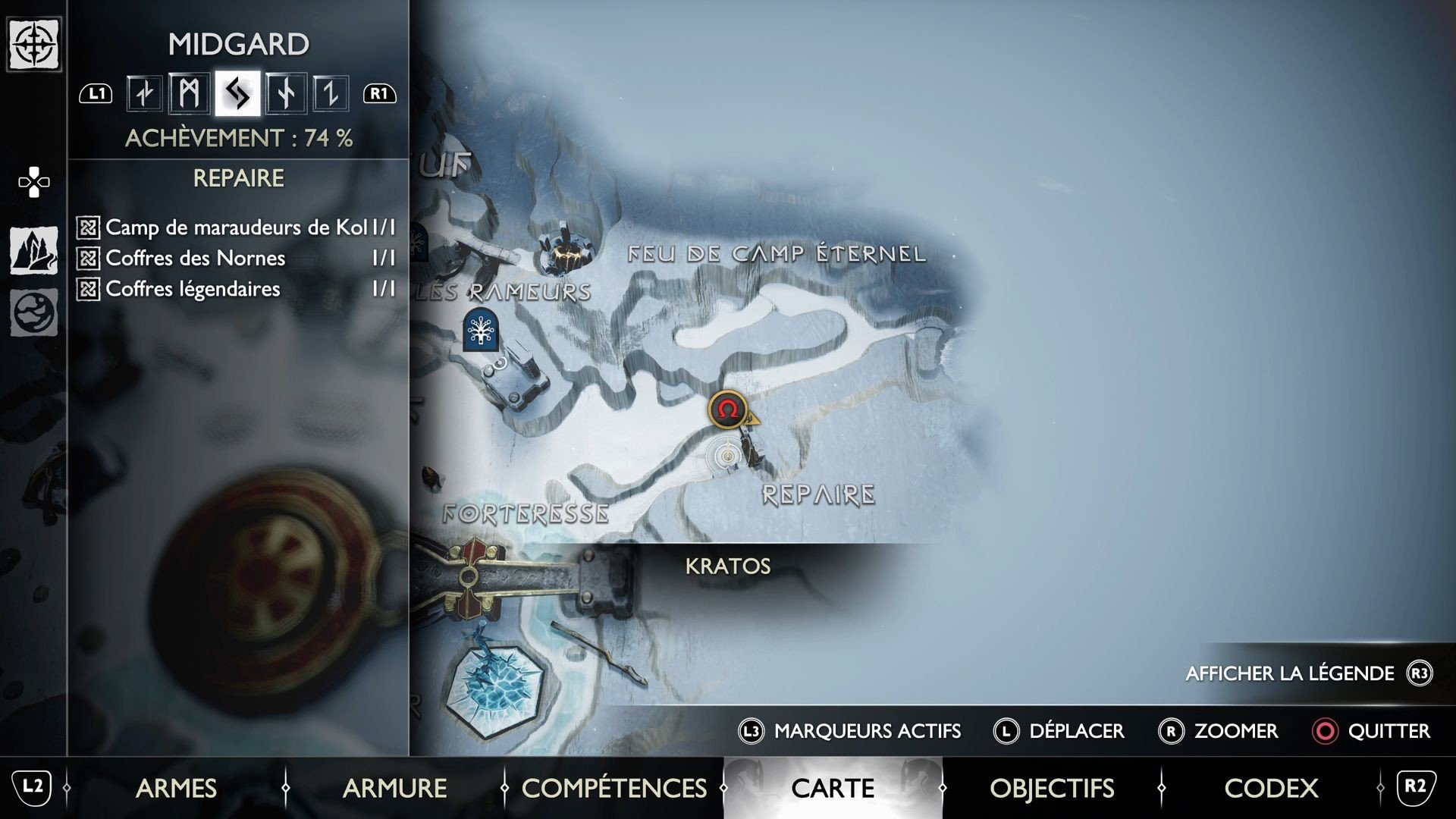Switch to the OBJECTIFS tab
The width and height of the screenshot is (1456, 819).
(x=1053, y=789)
